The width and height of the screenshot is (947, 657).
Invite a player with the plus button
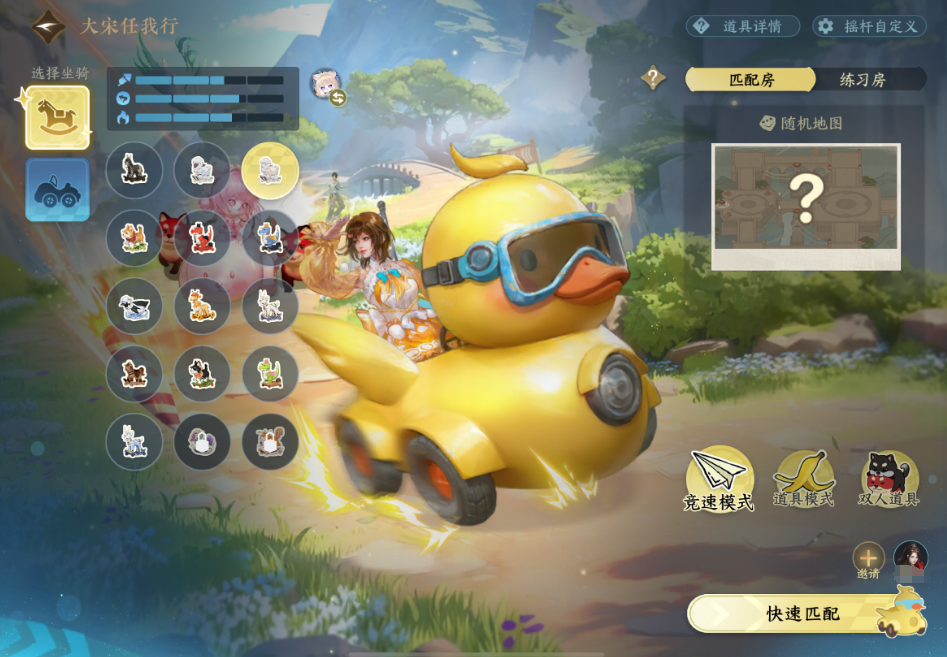pos(868,558)
